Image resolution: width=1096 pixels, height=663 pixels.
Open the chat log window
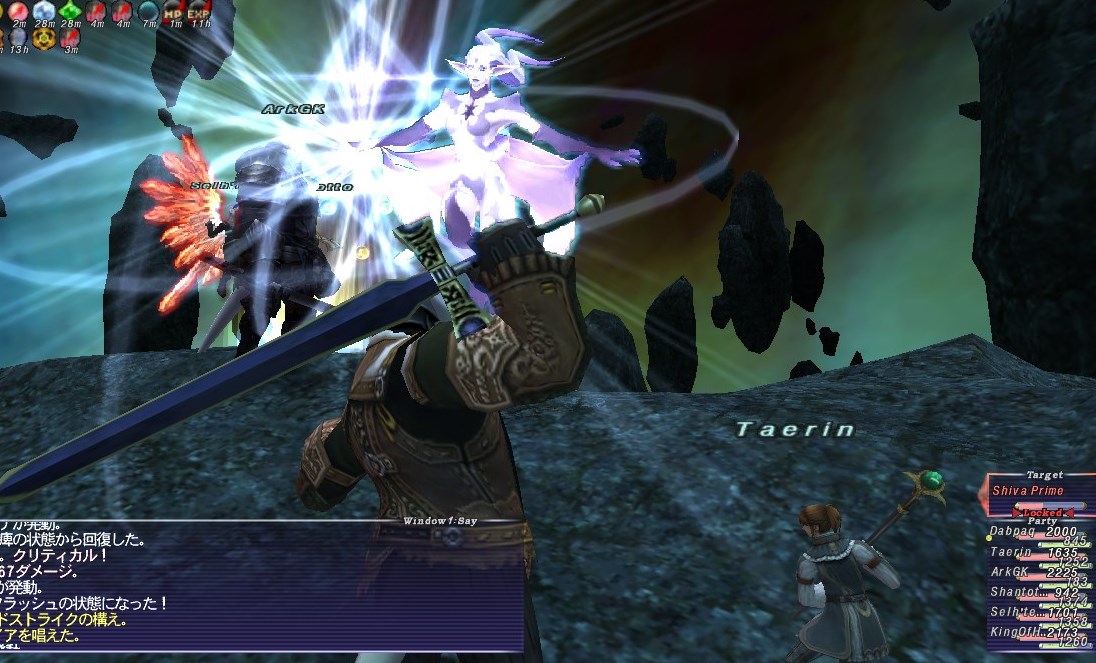coord(260,585)
